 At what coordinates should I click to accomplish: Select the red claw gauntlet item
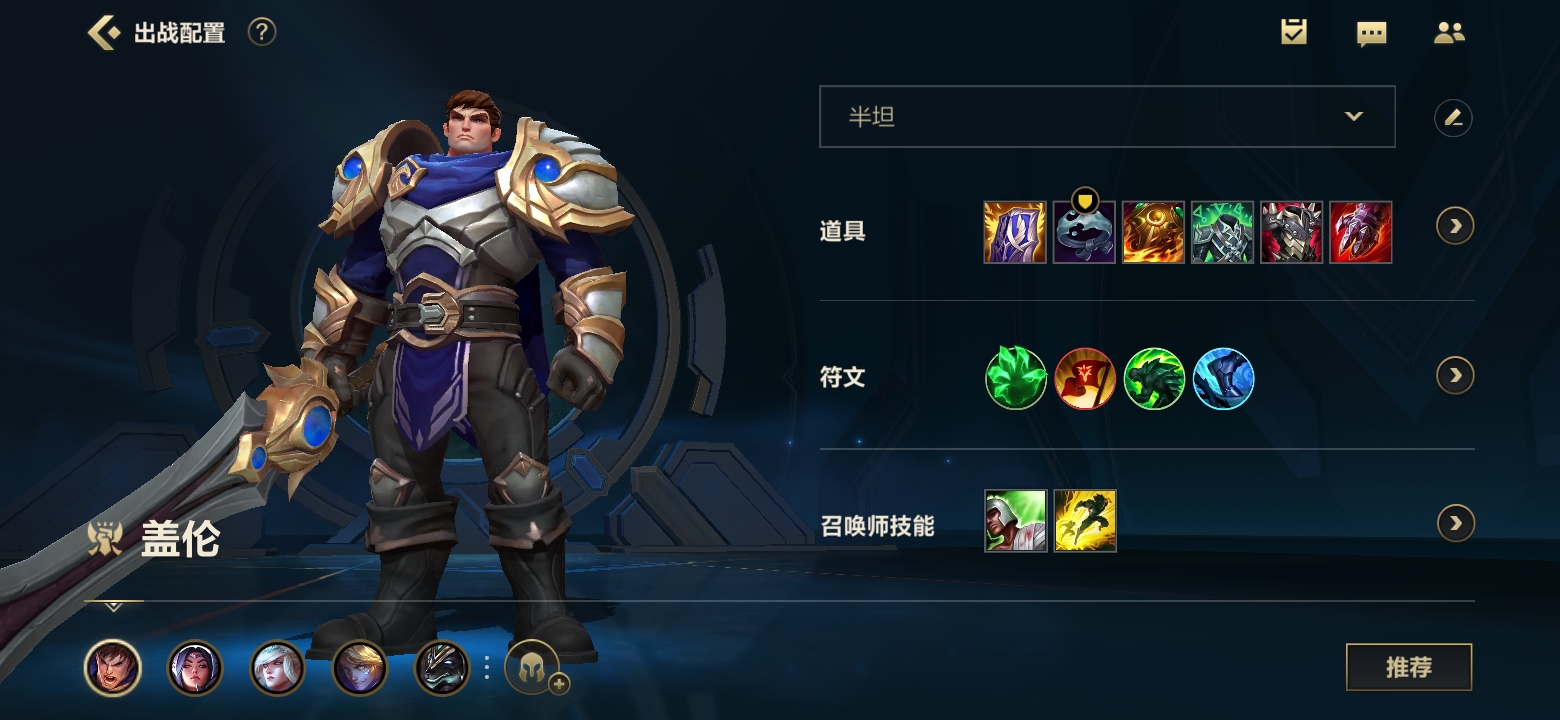[x=1360, y=232]
